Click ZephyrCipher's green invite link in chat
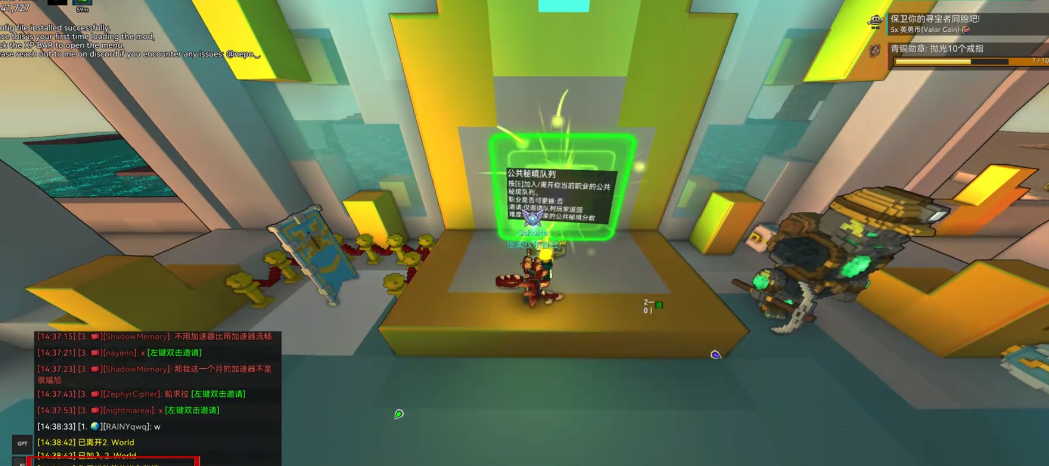 point(218,394)
